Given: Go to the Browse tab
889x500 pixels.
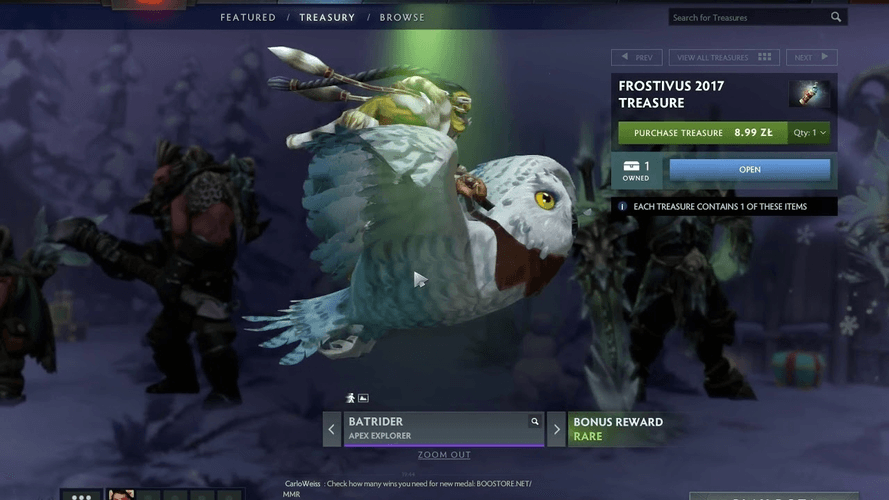Looking at the screenshot, I should [x=402, y=17].
